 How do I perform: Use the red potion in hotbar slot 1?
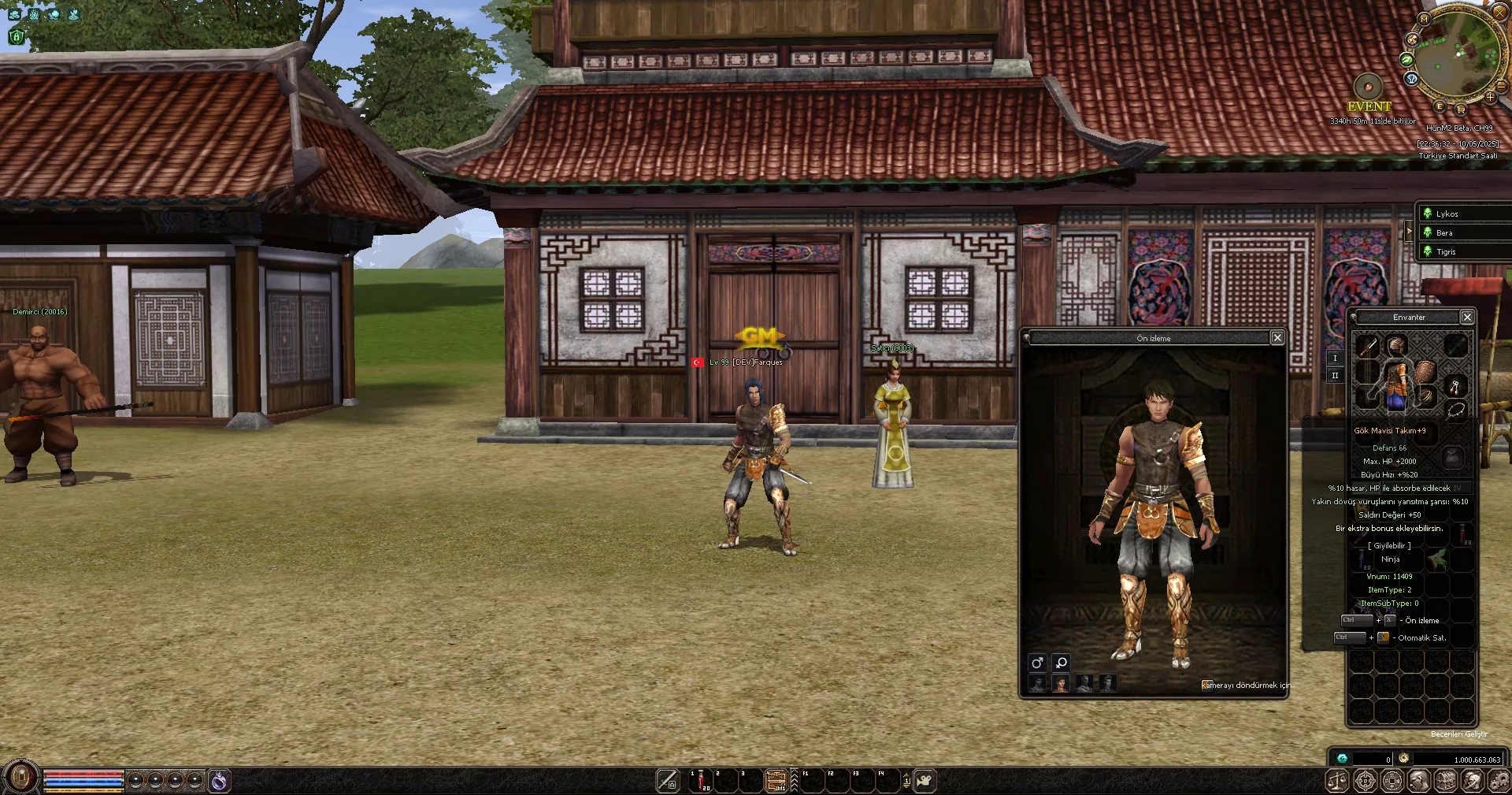pyautogui.click(x=701, y=780)
